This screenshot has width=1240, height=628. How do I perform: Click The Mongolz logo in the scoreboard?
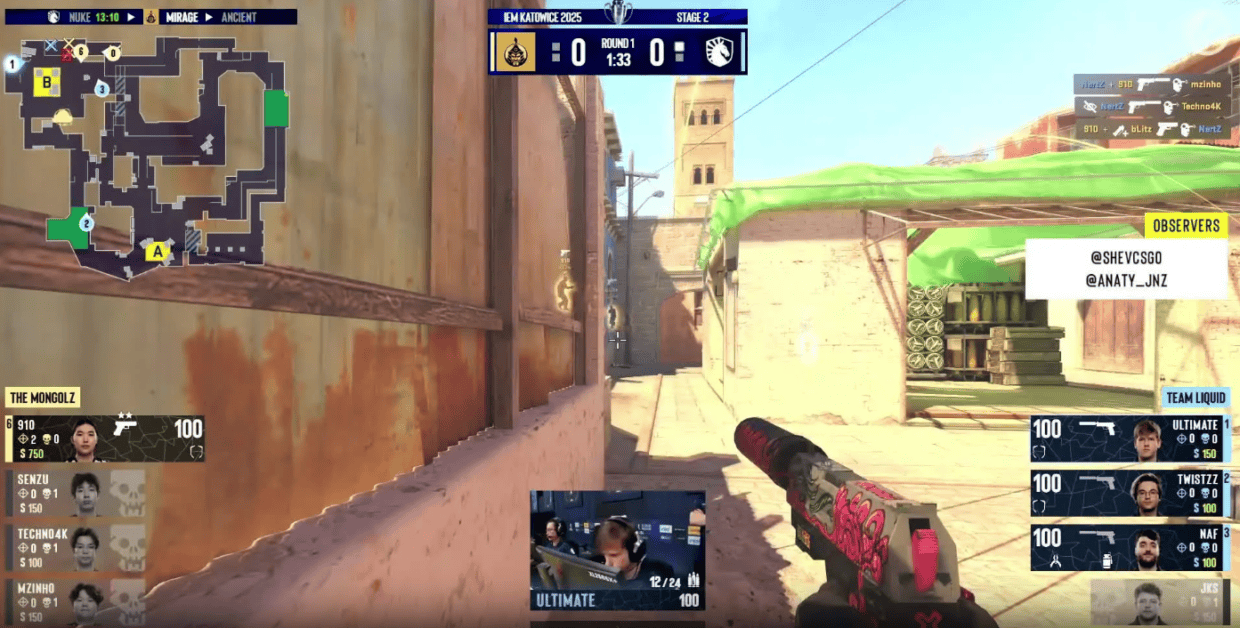[515, 52]
